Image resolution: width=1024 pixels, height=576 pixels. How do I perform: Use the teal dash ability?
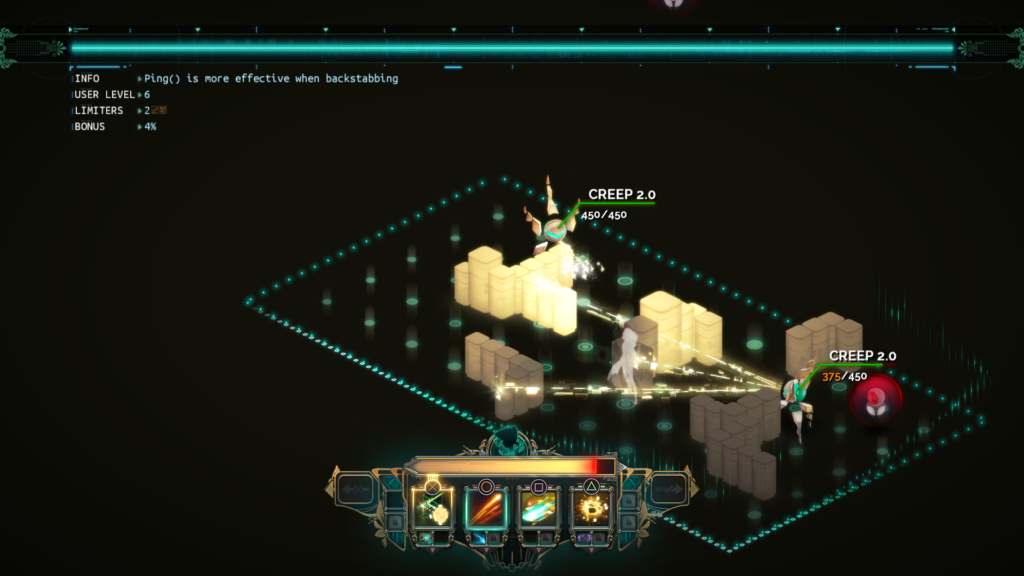tap(539, 509)
